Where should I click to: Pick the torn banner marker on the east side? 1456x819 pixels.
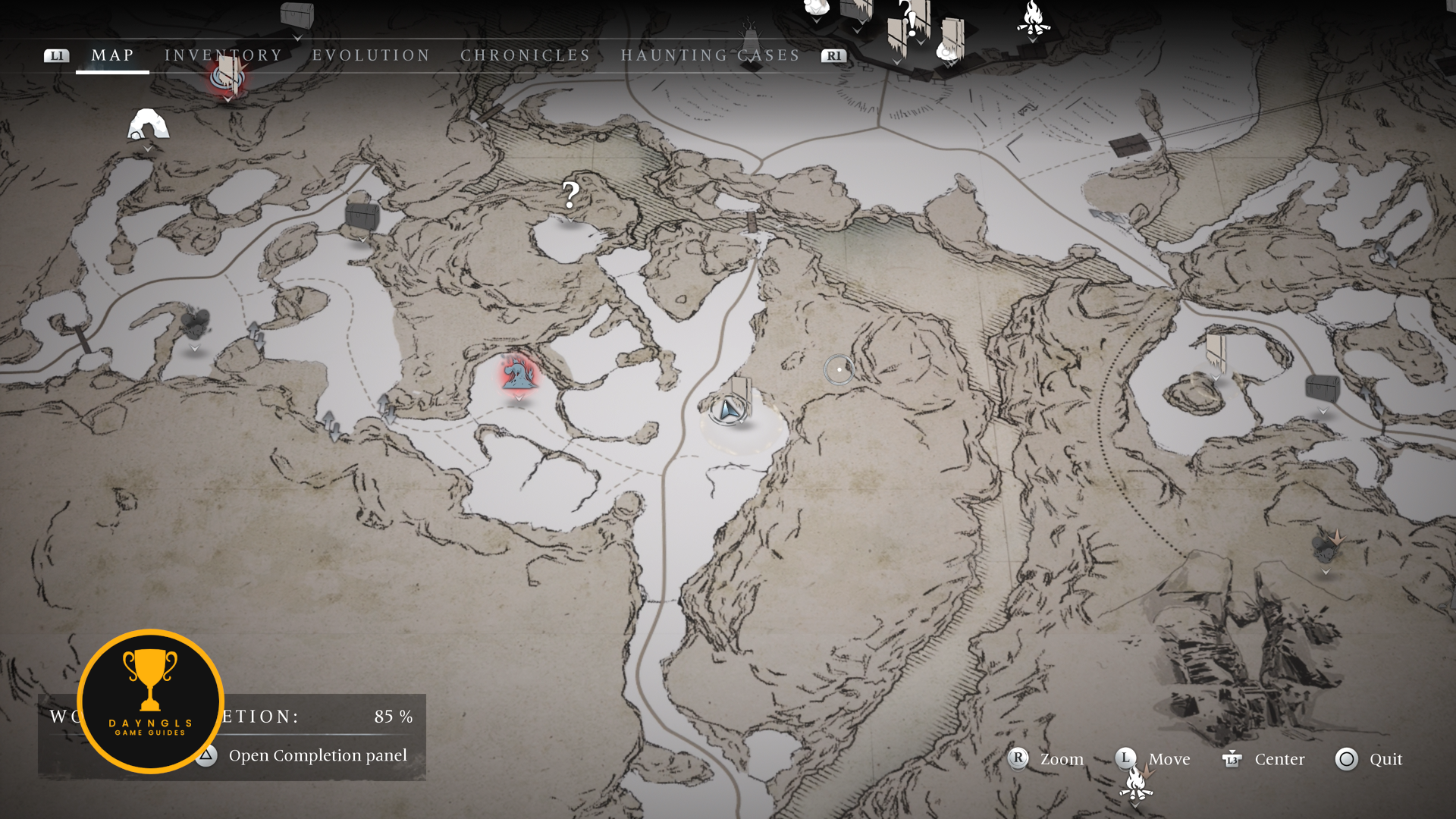point(1216,350)
